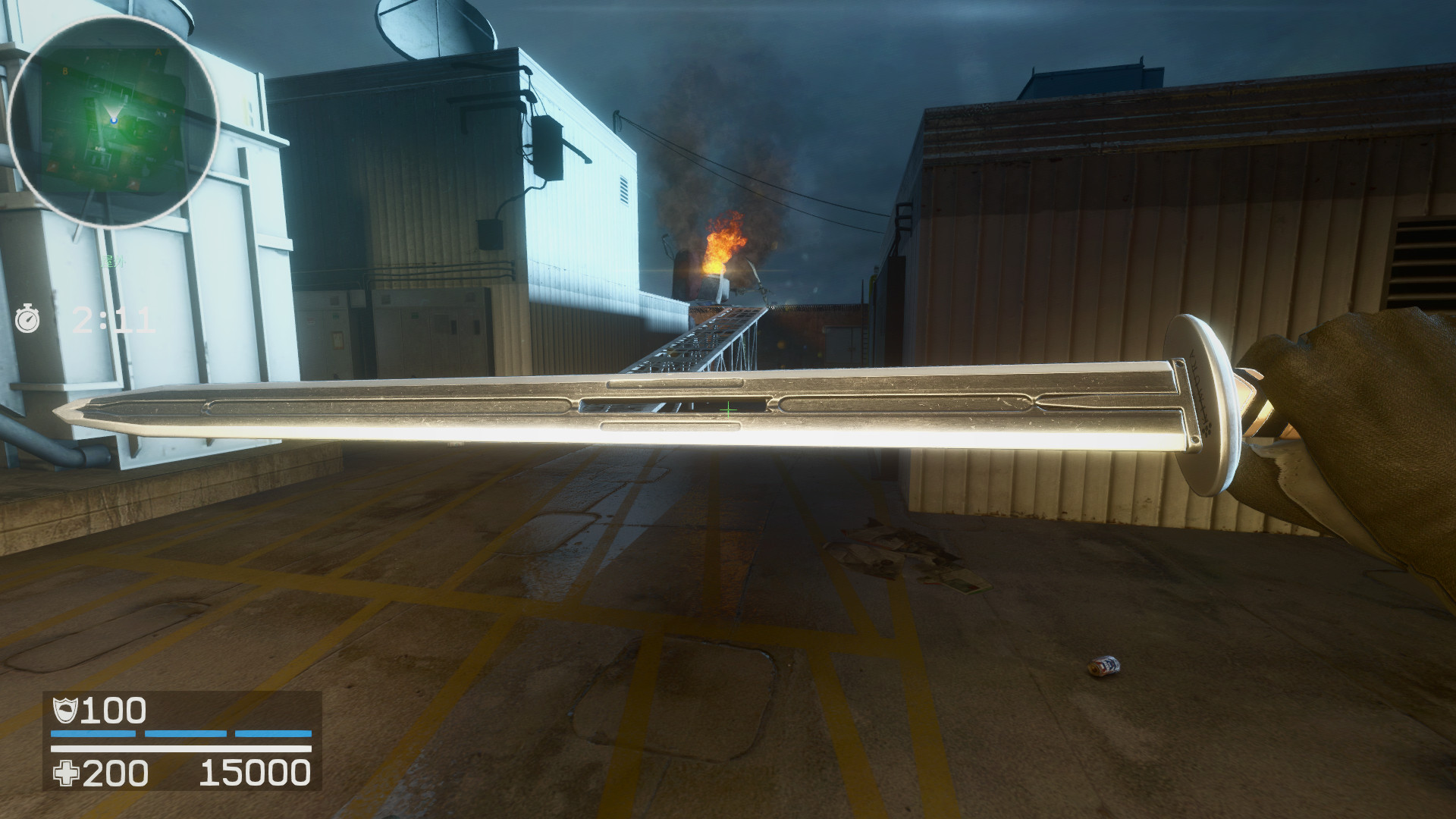This screenshot has height=819, width=1456.
Task: Select bombsite B marker on the minimap
Action: coord(65,72)
